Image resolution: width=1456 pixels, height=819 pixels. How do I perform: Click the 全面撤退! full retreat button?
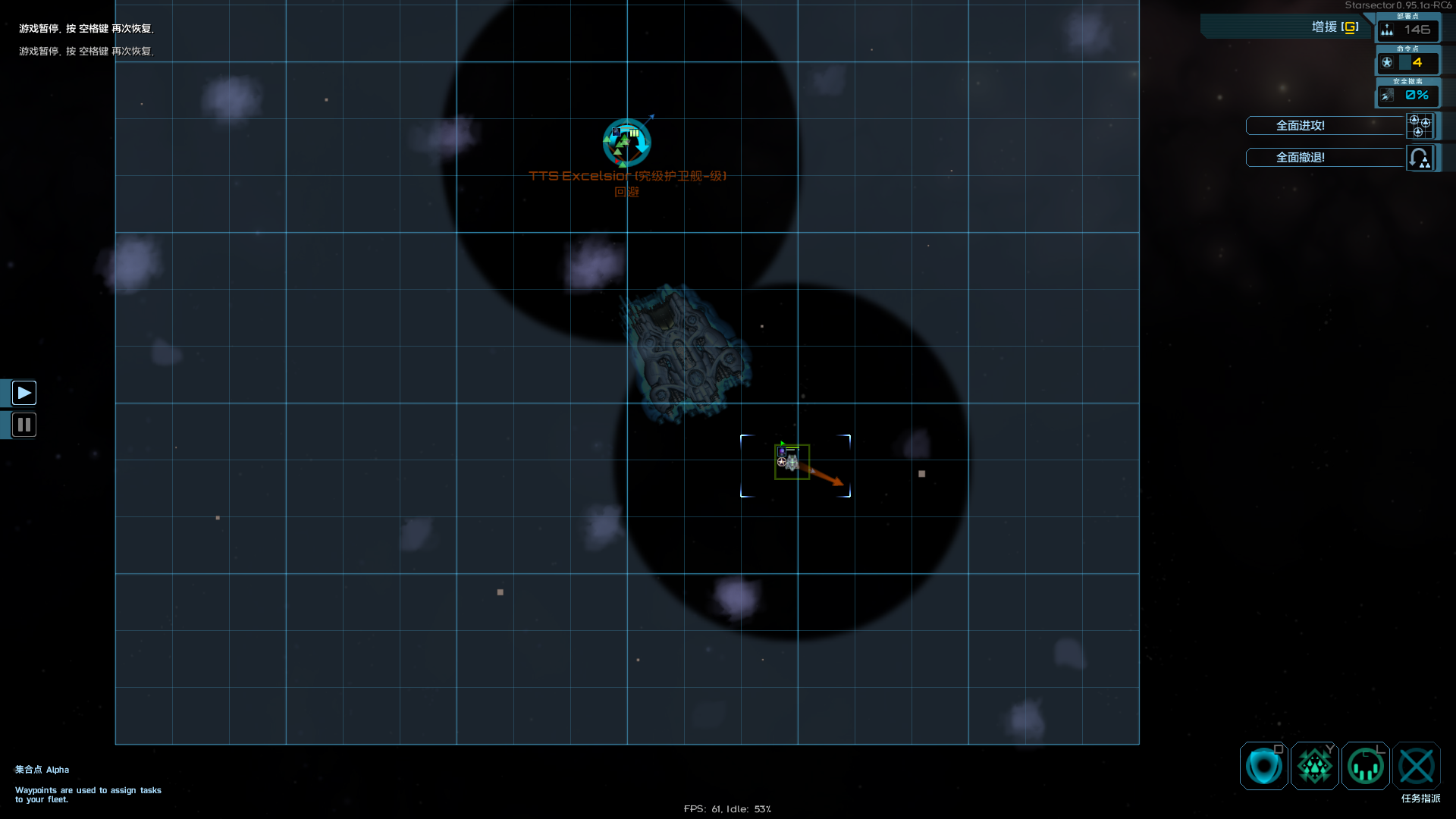tap(1324, 158)
